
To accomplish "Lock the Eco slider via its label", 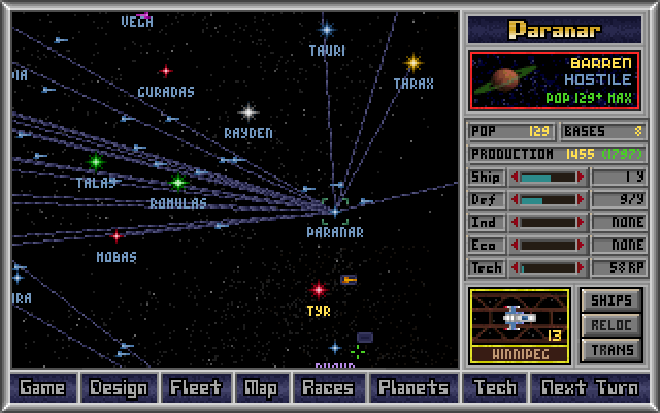I will pyautogui.click(x=485, y=245).
